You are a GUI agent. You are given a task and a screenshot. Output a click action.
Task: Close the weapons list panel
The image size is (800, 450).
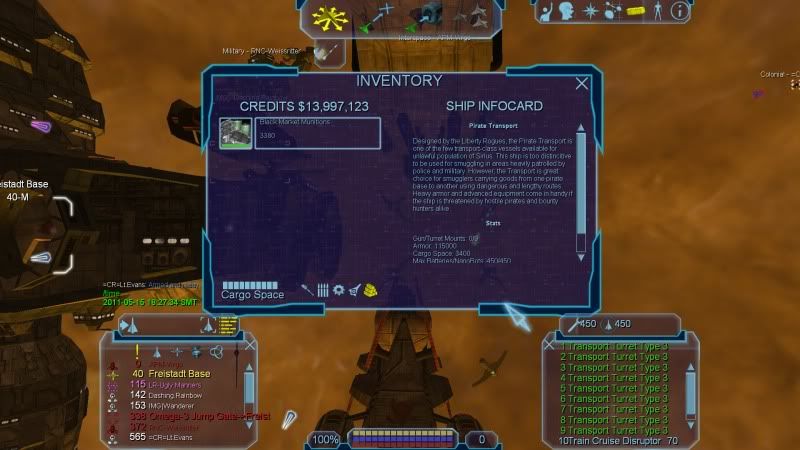[548, 344]
